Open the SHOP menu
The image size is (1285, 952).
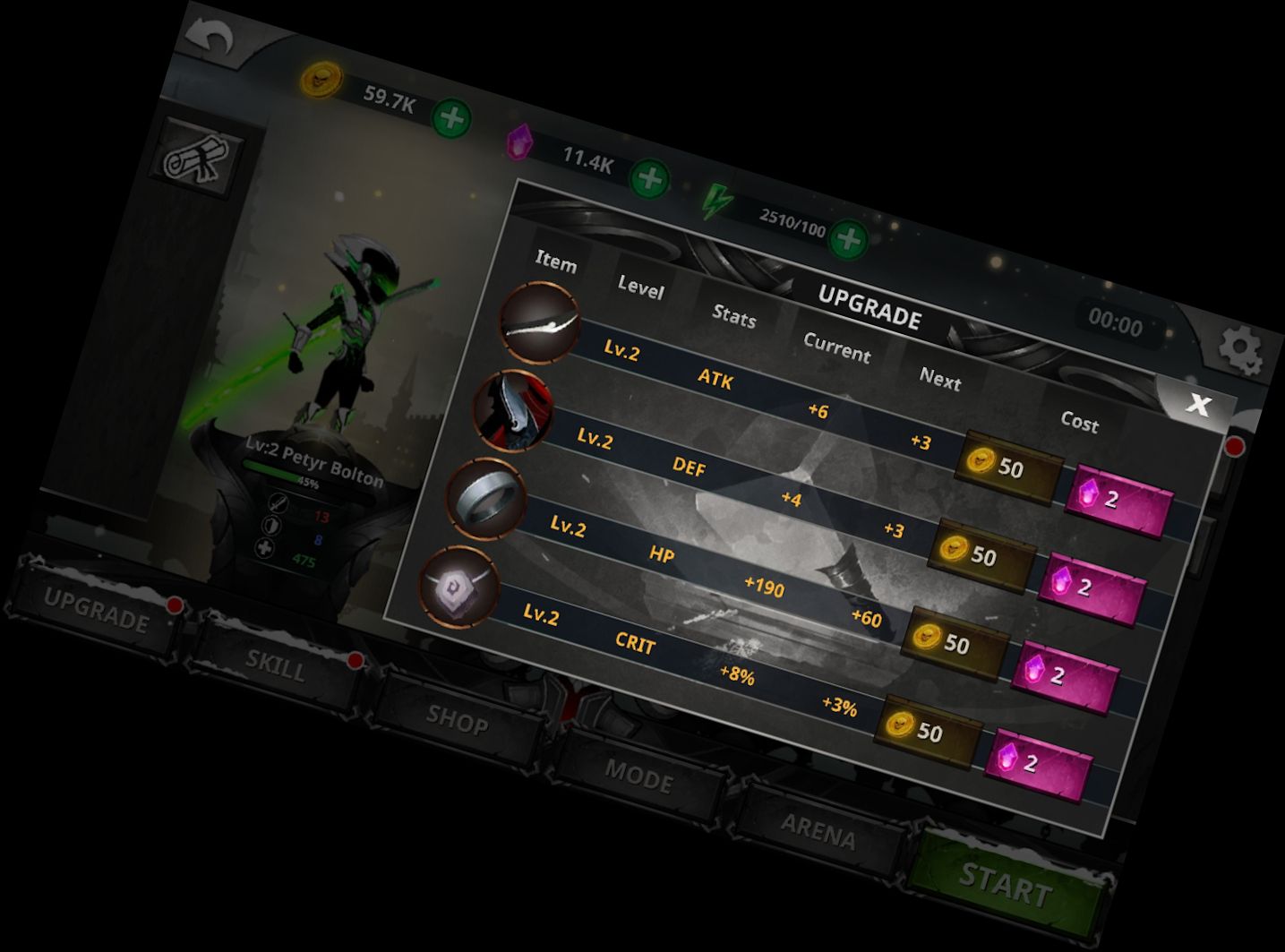457,719
